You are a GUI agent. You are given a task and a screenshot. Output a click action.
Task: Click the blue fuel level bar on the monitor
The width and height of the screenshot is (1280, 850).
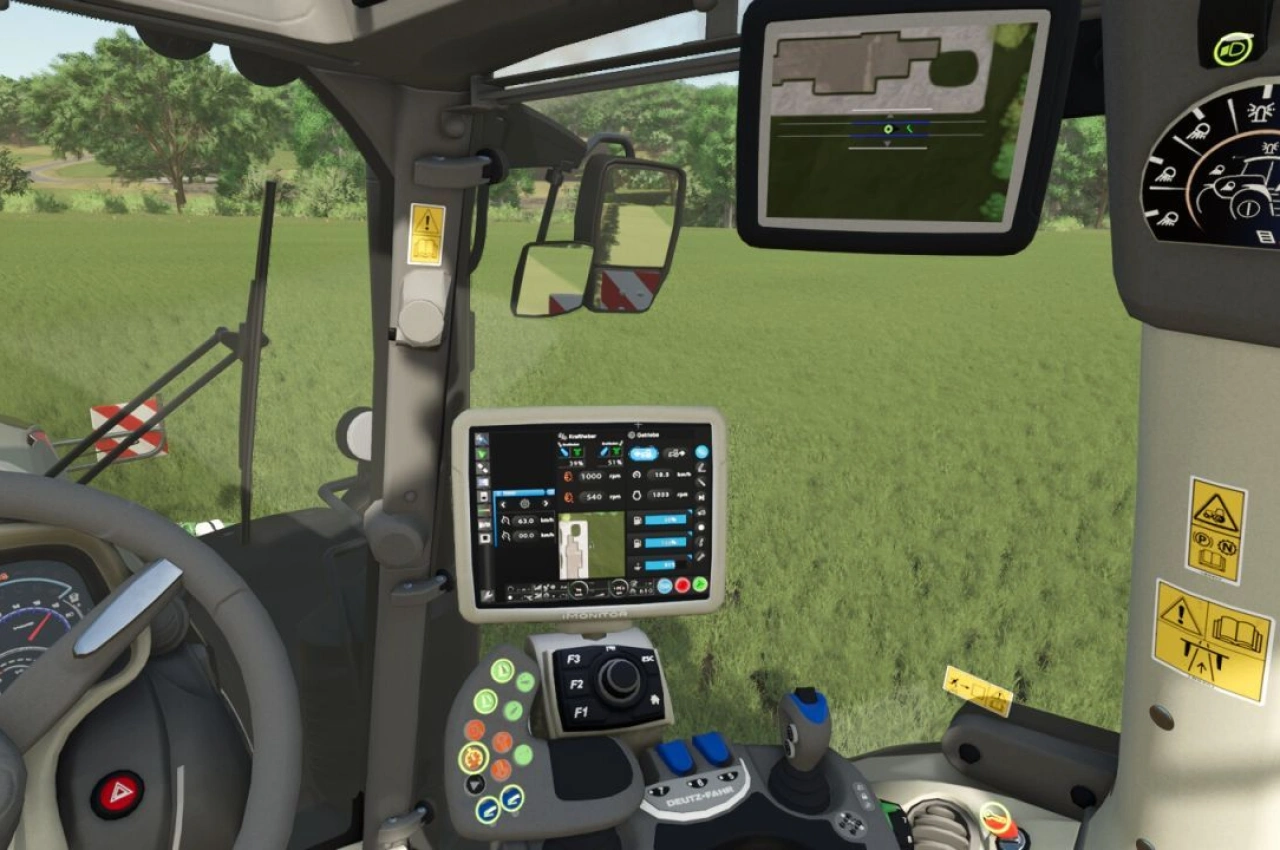click(x=665, y=519)
